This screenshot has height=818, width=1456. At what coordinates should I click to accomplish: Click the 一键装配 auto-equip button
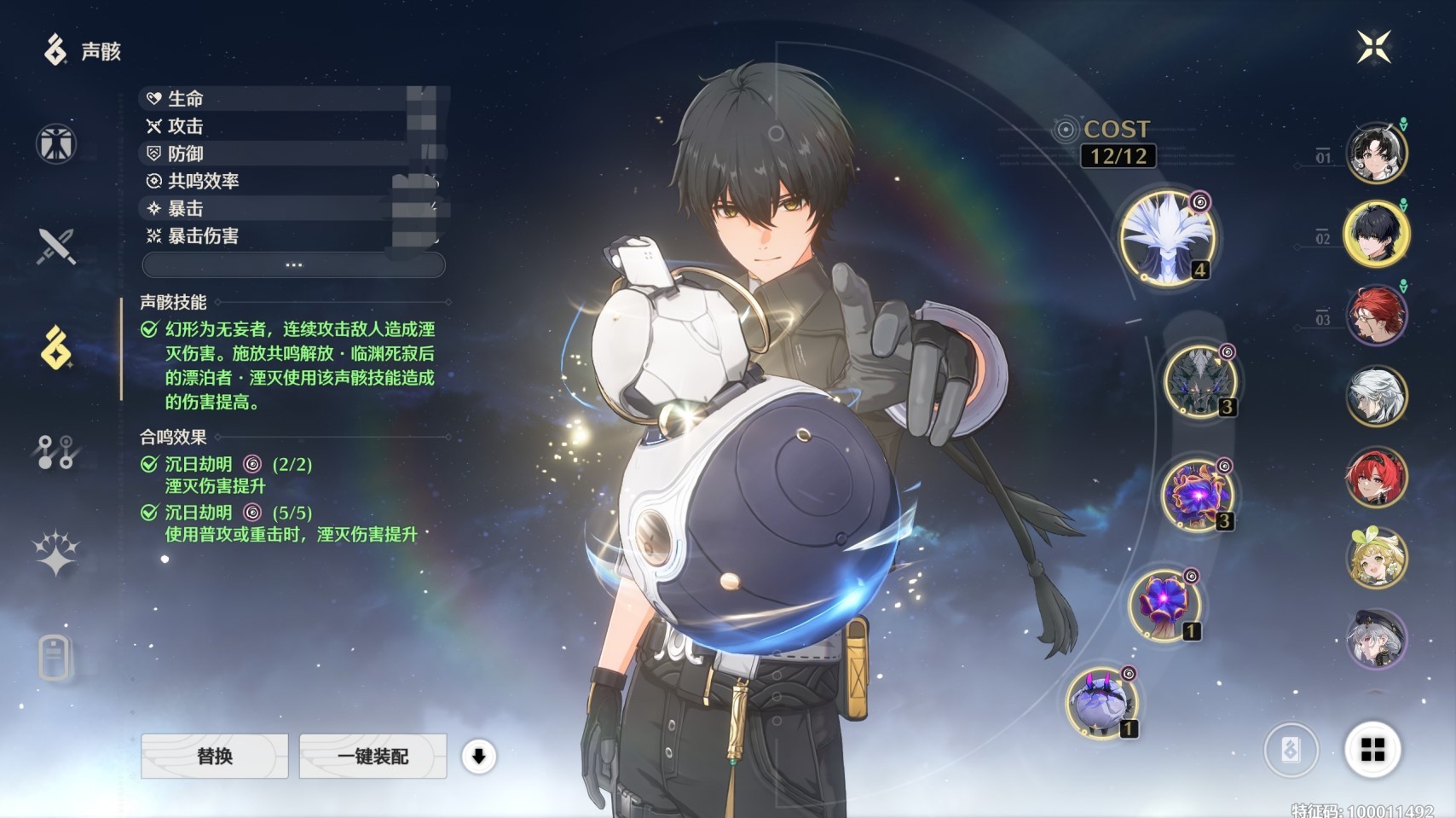[373, 756]
